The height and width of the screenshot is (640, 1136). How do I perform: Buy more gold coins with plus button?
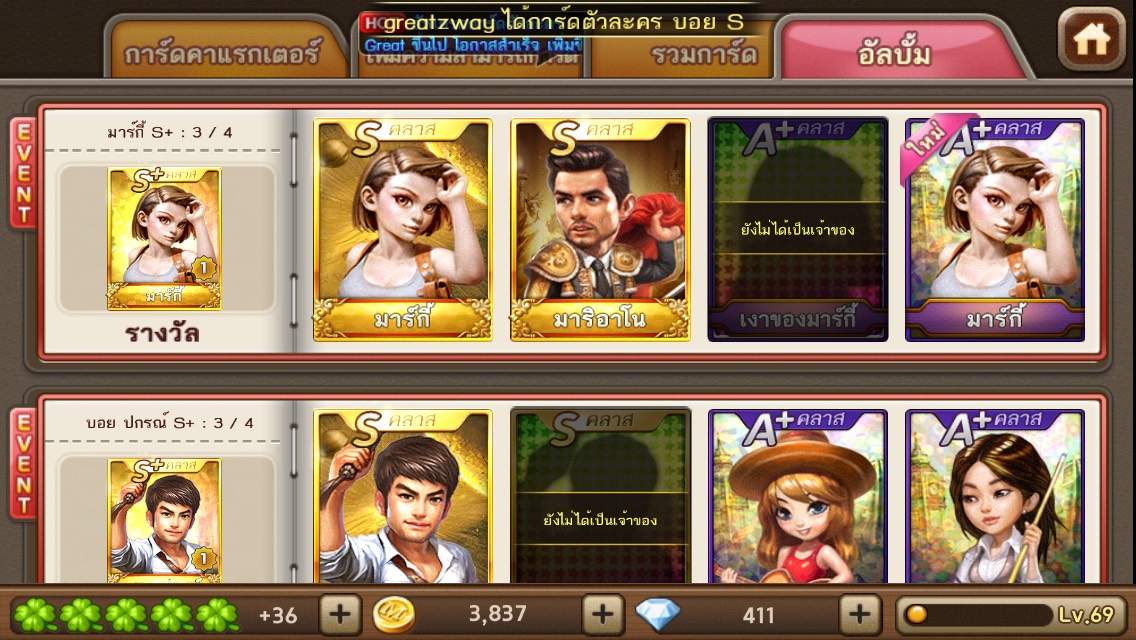602,613
